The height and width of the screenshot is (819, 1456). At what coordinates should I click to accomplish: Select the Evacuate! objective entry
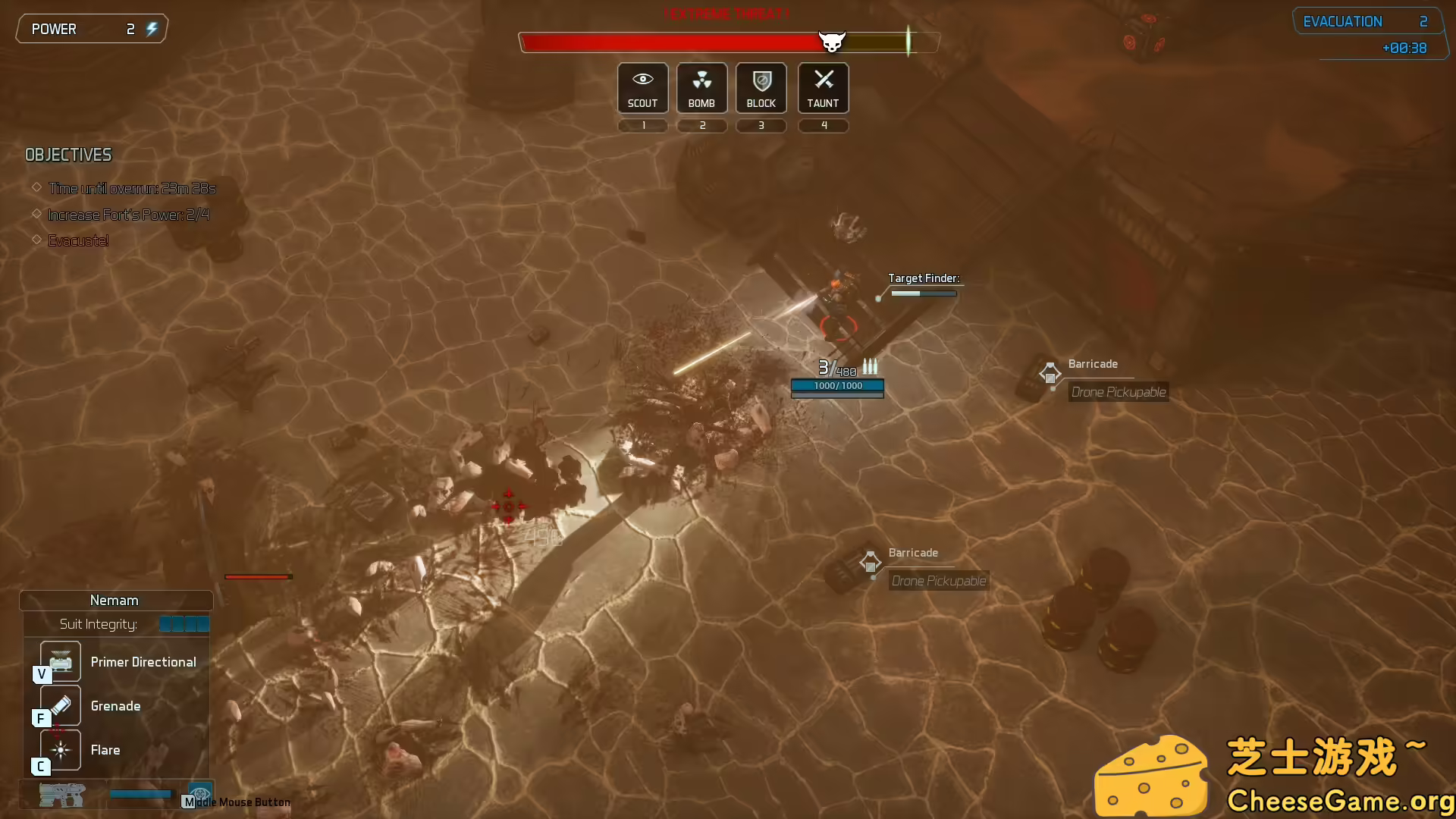coord(78,241)
